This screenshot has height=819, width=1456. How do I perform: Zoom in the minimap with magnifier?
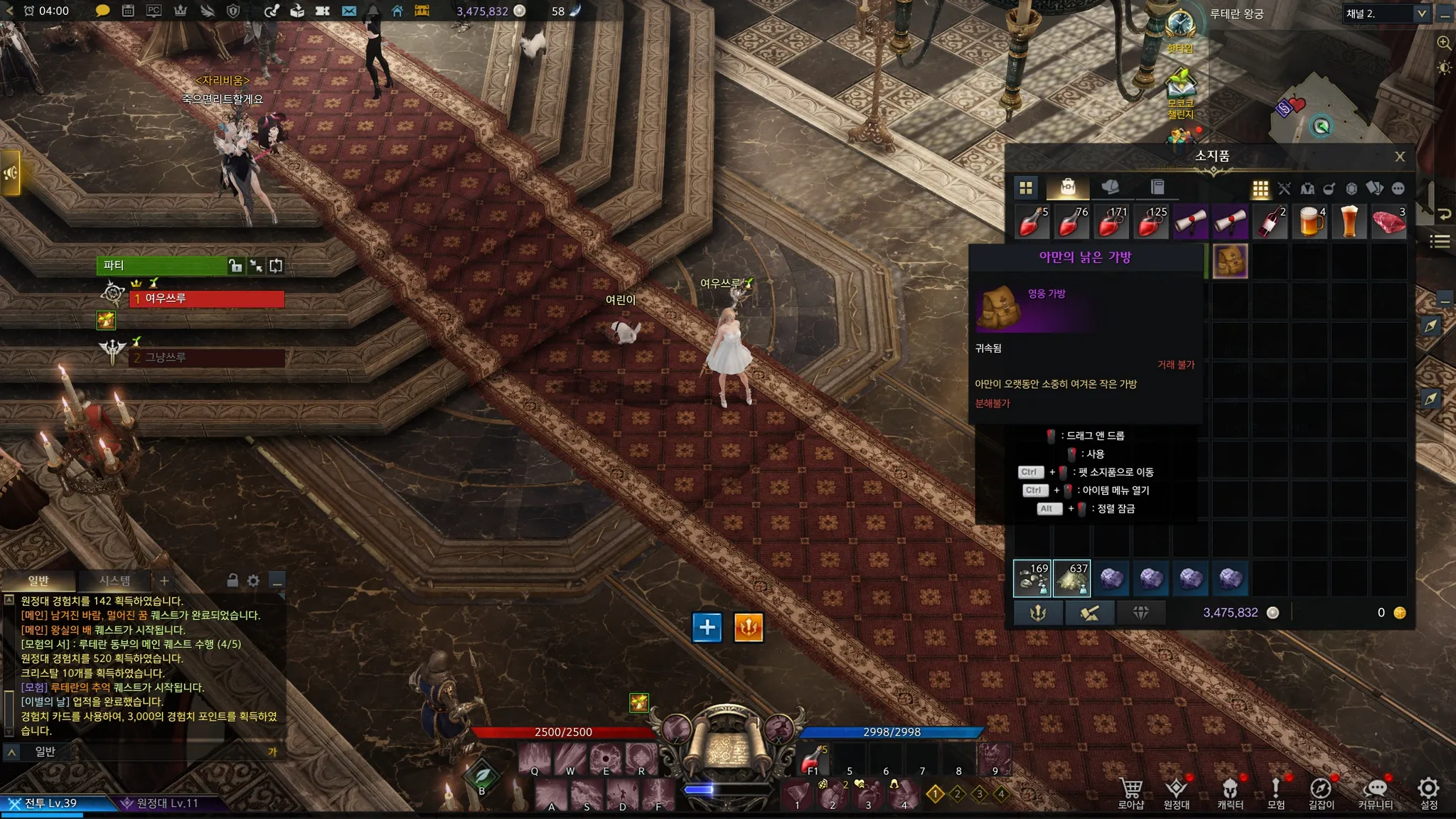[x=1444, y=43]
